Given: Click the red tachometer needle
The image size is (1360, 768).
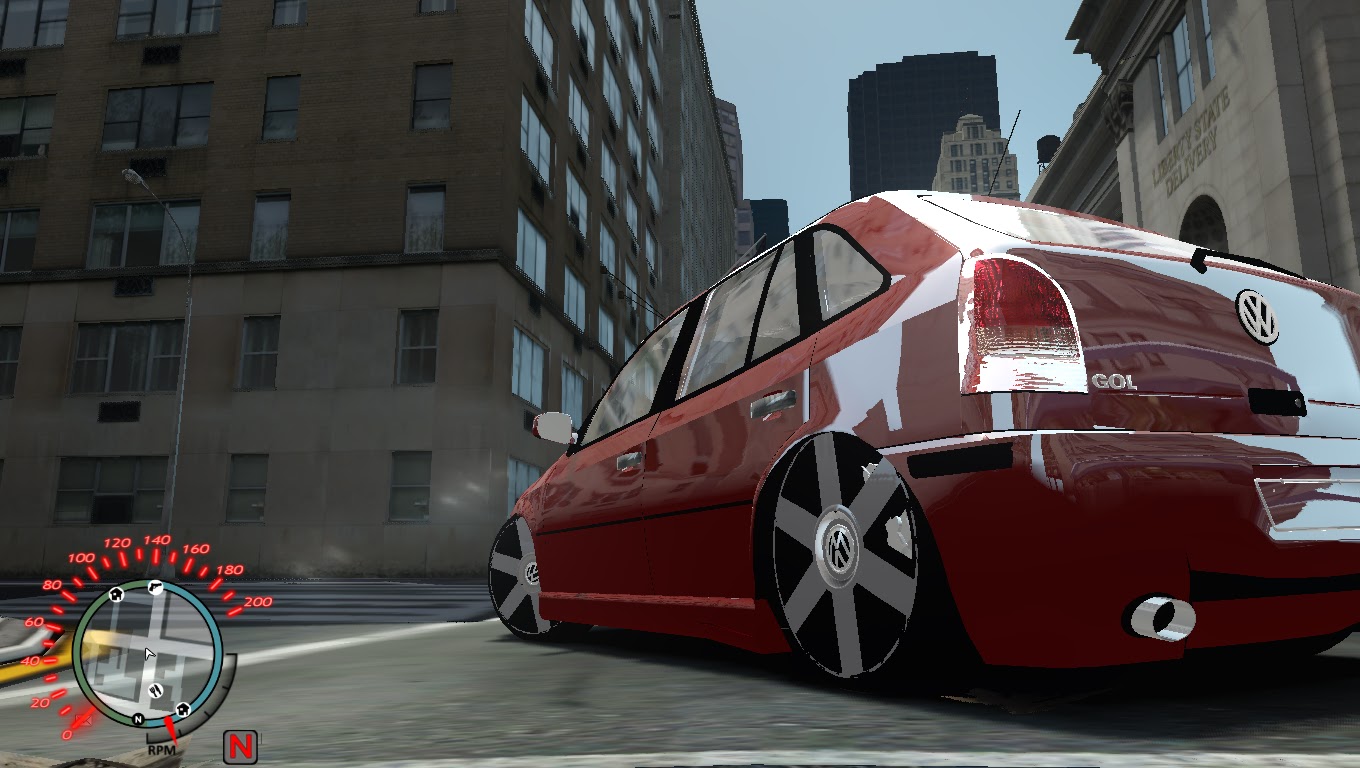Looking at the screenshot, I should pos(170,731).
